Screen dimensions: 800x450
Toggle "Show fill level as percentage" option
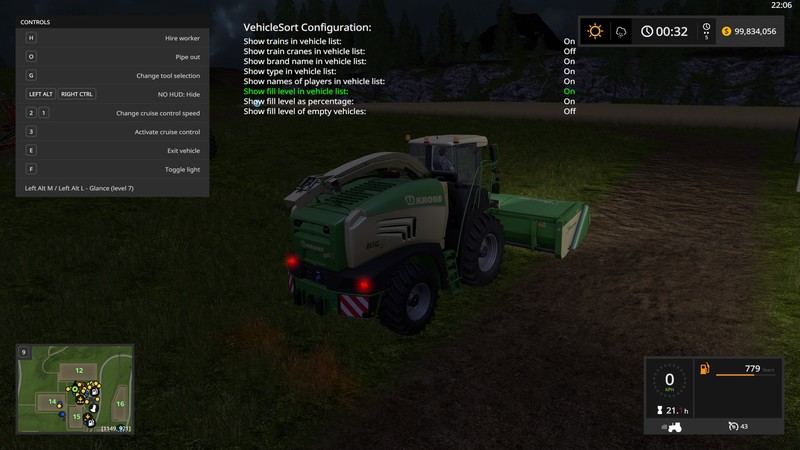click(299, 101)
